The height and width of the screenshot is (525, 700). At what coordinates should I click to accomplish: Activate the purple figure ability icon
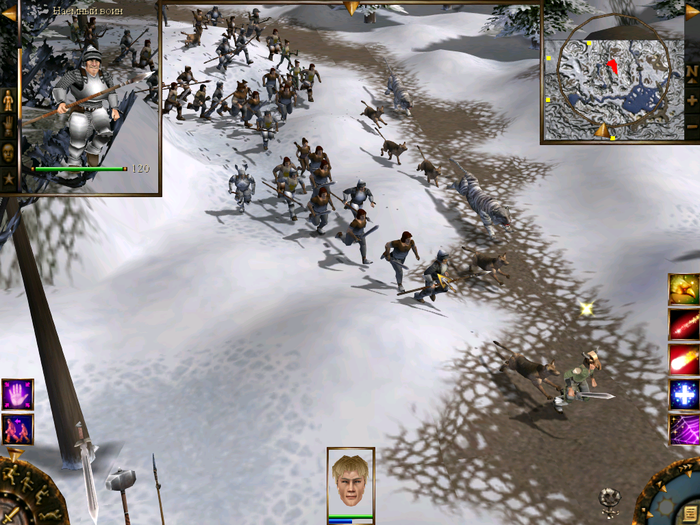point(17,429)
